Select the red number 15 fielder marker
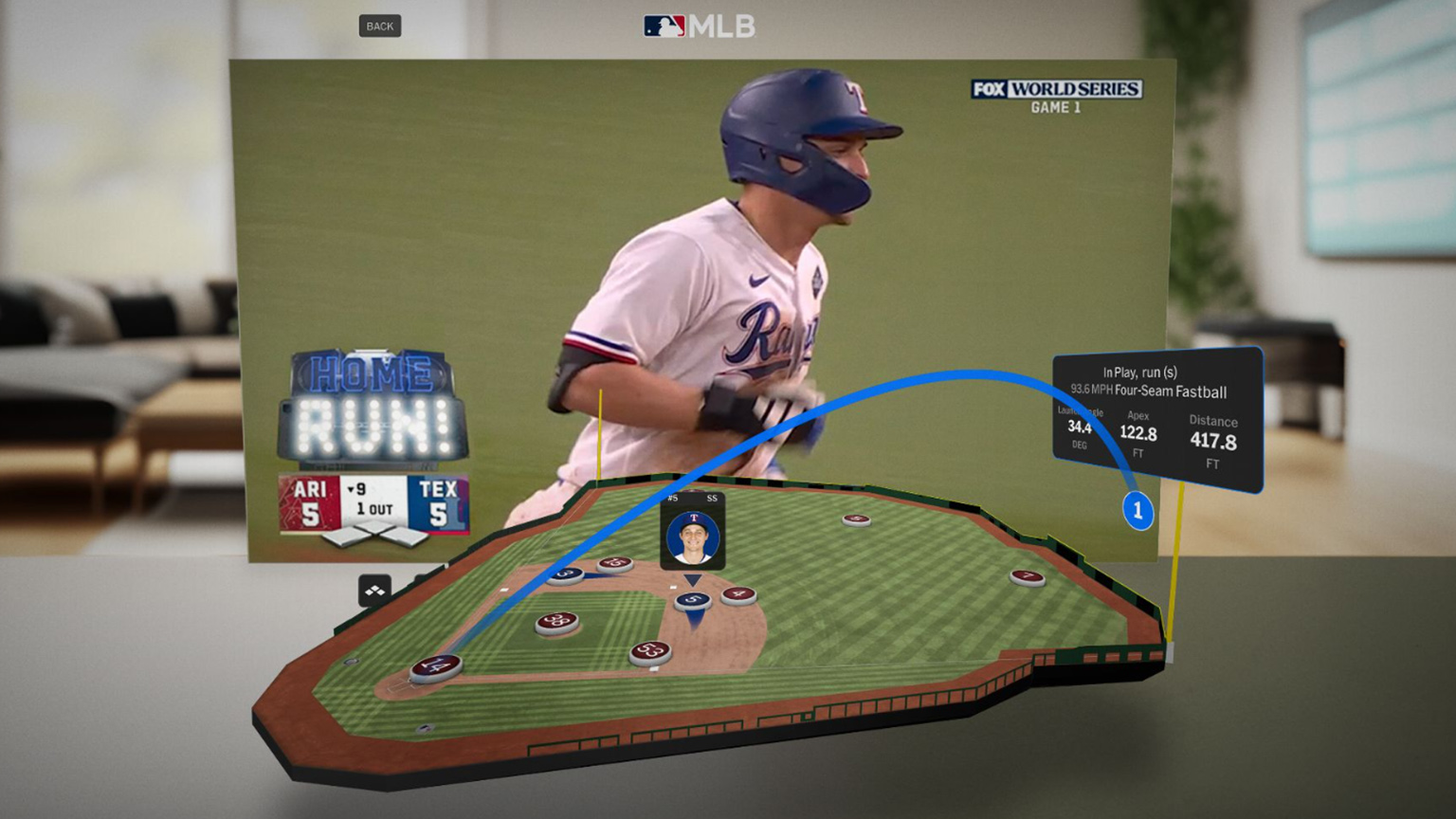The height and width of the screenshot is (819, 1456). coord(615,564)
